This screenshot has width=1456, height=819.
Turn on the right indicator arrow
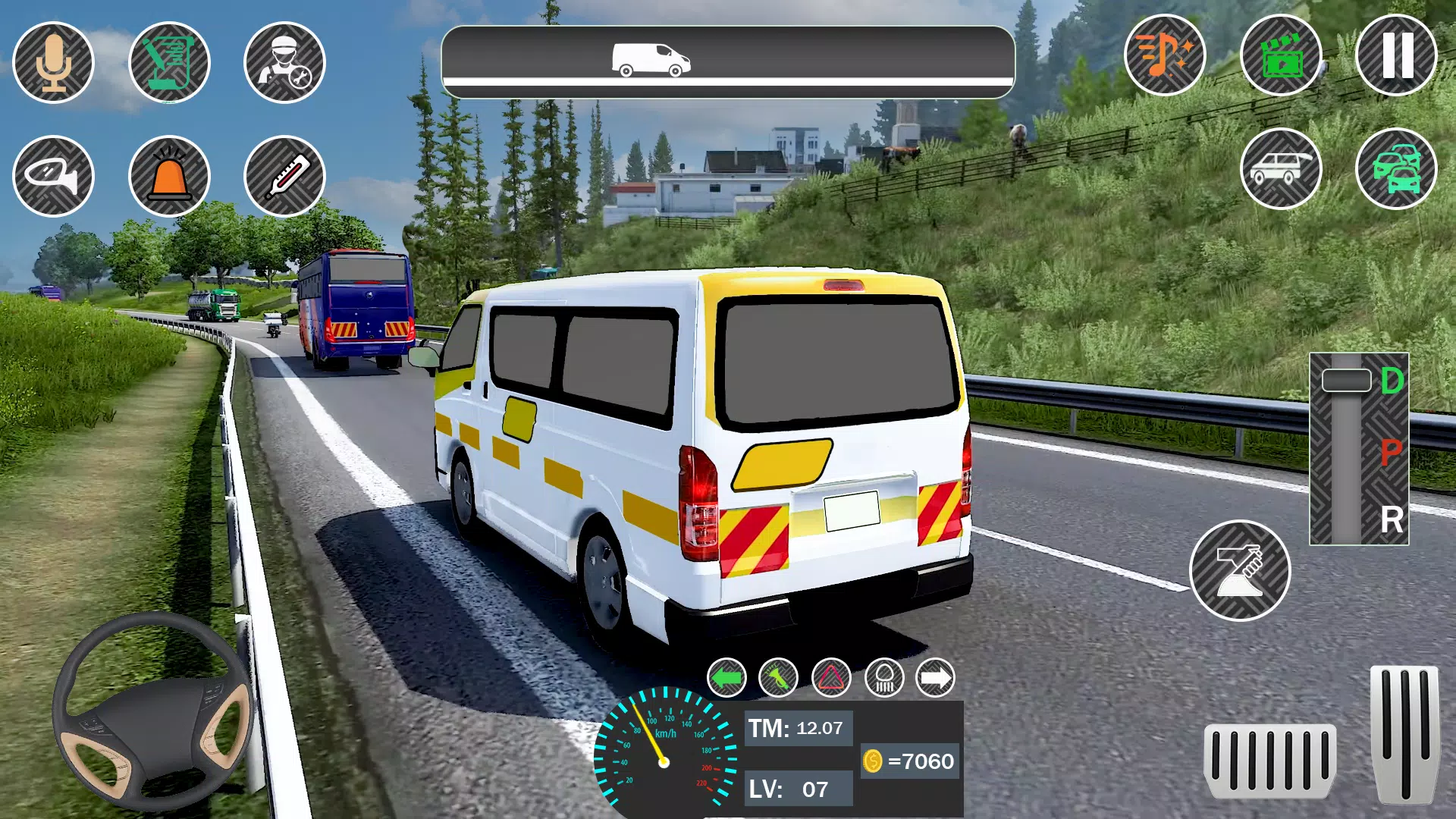pyautogui.click(x=936, y=678)
